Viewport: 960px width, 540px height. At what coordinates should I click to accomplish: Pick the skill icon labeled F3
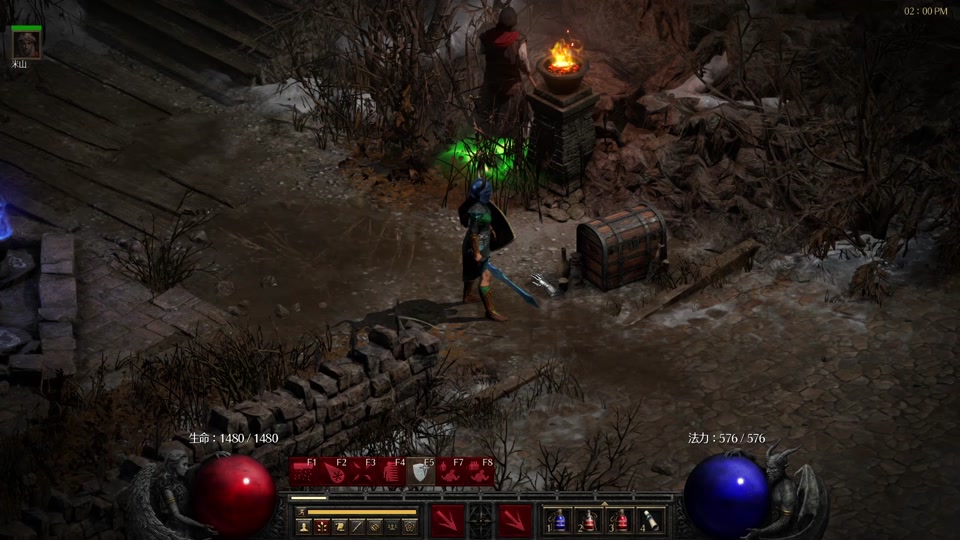(363, 471)
